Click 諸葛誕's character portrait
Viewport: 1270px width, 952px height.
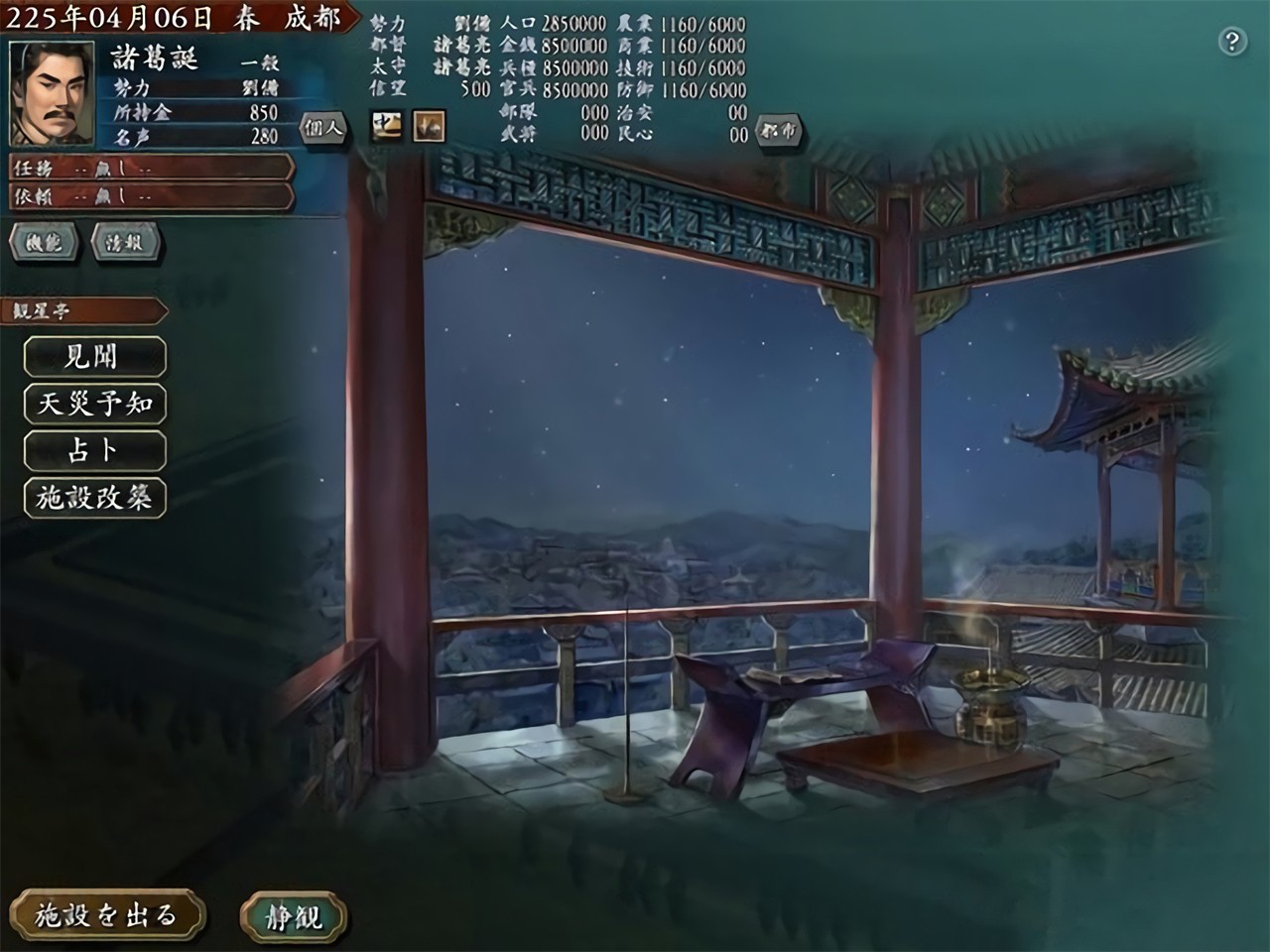55,89
